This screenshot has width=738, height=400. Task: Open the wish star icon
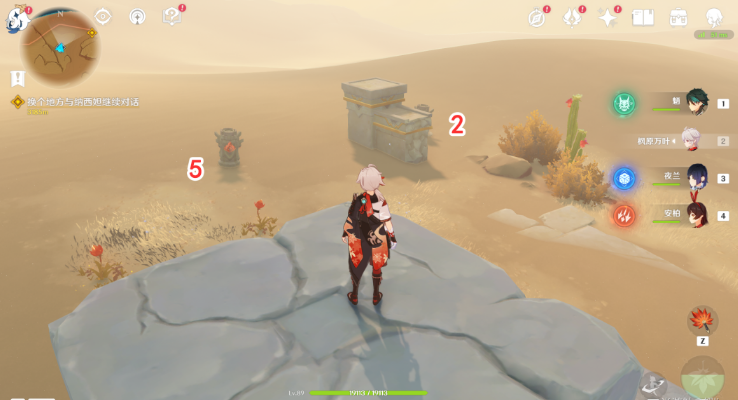click(x=608, y=17)
